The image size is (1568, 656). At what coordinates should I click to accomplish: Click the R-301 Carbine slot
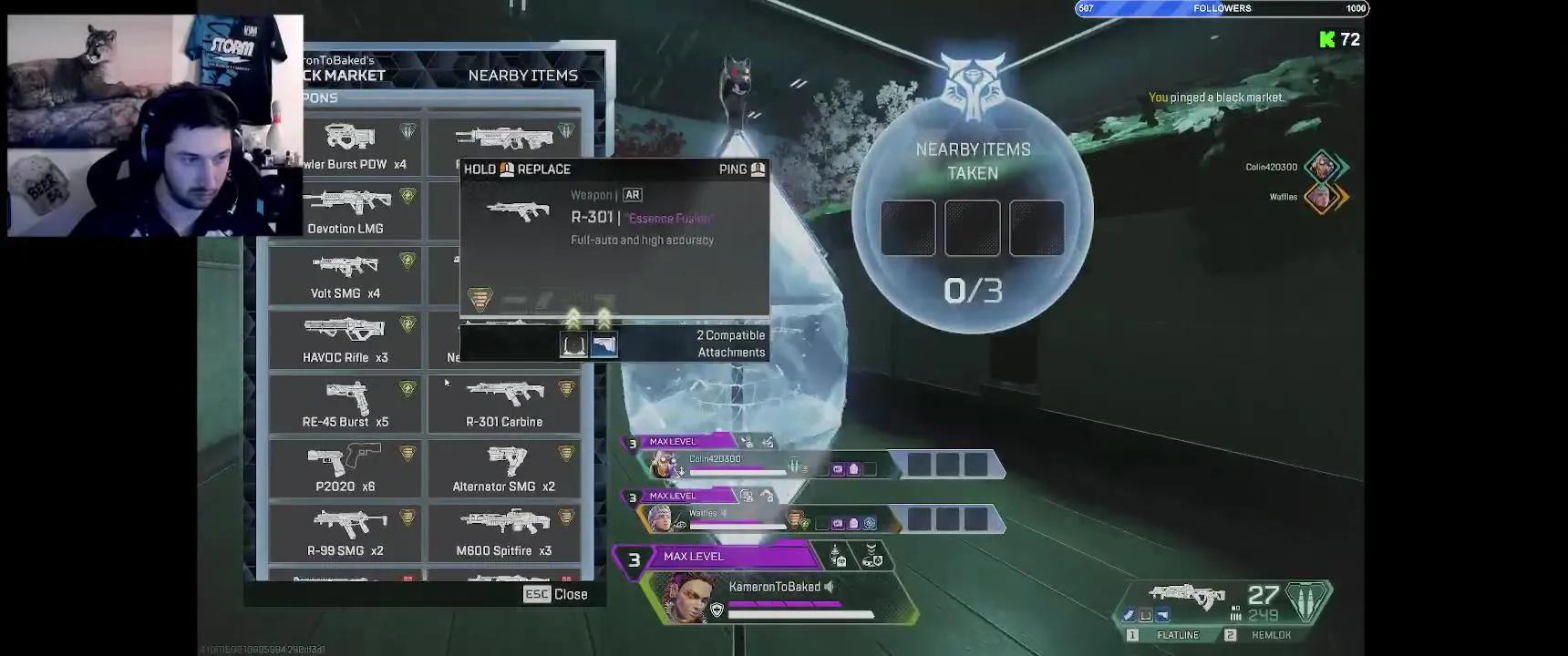point(504,405)
